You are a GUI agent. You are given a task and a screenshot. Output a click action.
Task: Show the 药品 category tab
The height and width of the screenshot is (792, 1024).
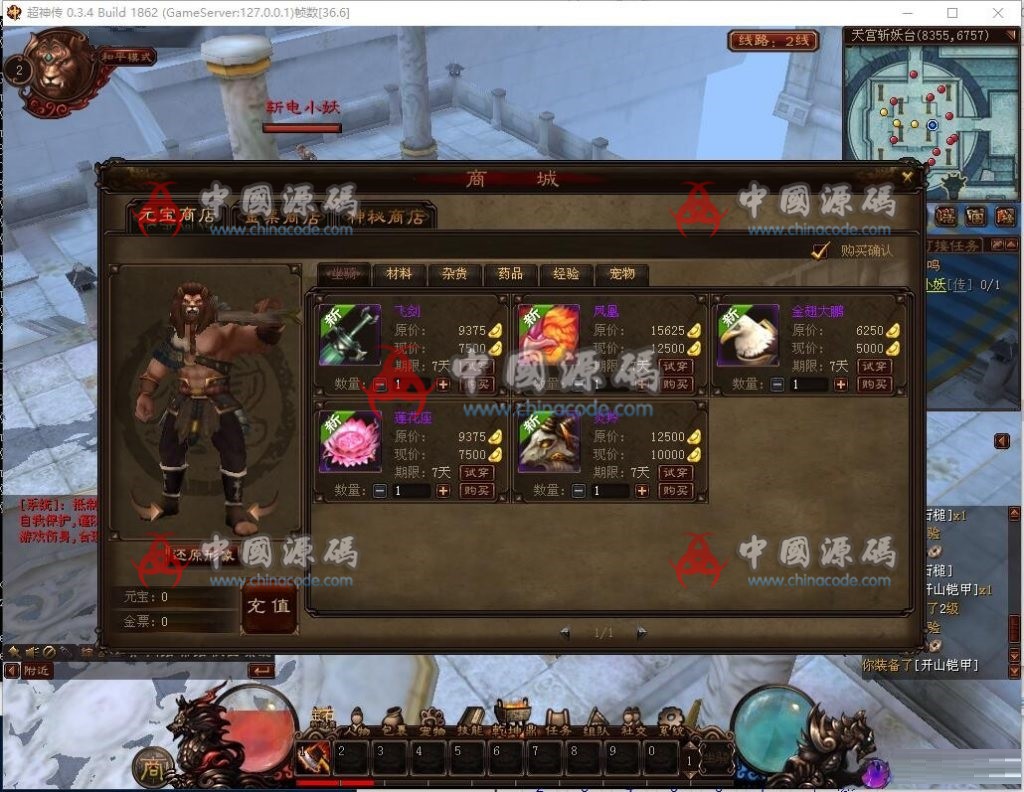tap(510, 274)
